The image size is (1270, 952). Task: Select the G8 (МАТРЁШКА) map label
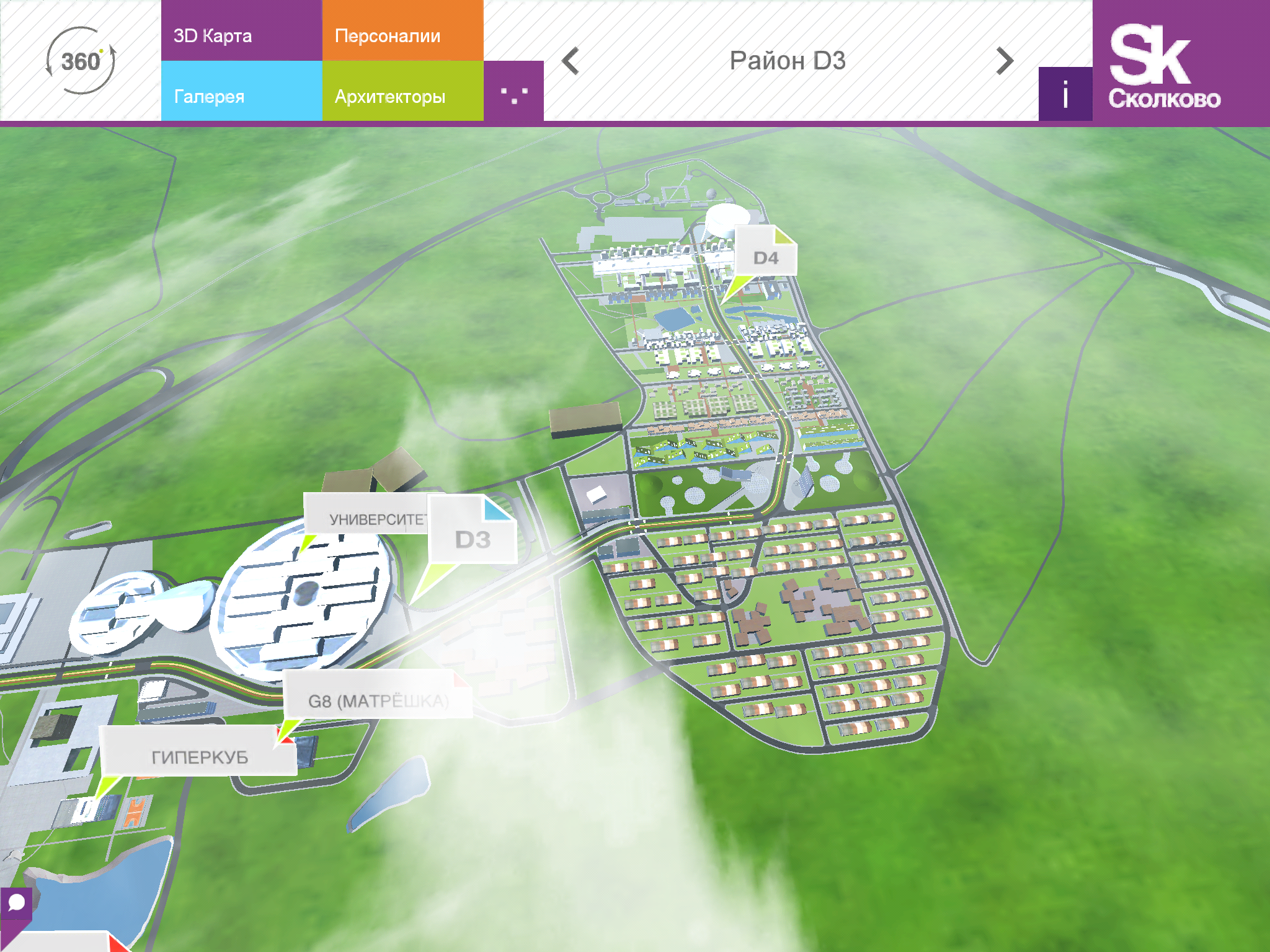377,700
